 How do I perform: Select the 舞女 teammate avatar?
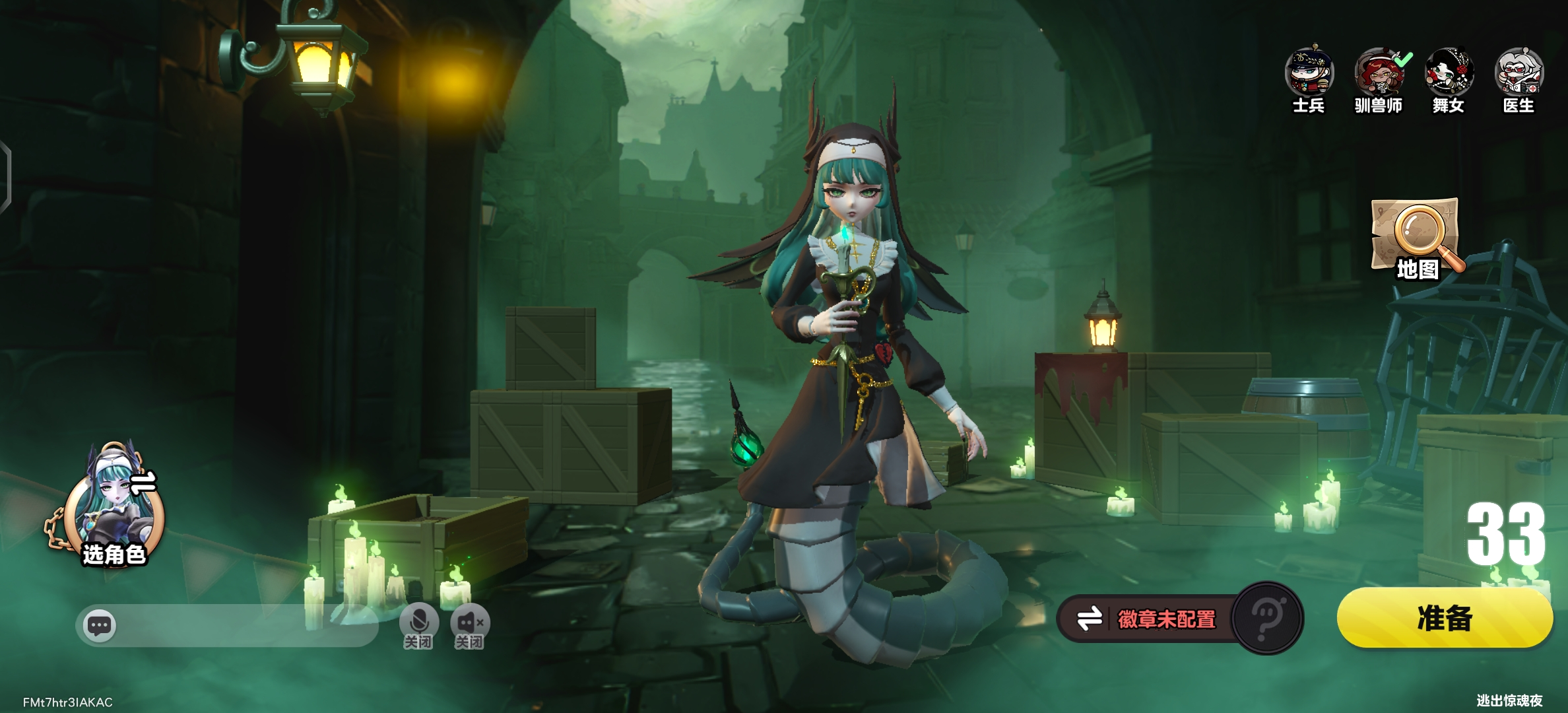[x=1449, y=73]
